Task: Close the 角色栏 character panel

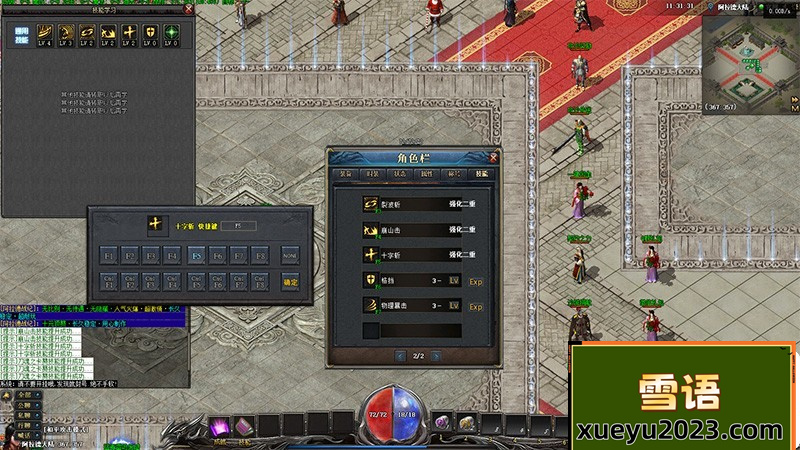Action: (493, 158)
